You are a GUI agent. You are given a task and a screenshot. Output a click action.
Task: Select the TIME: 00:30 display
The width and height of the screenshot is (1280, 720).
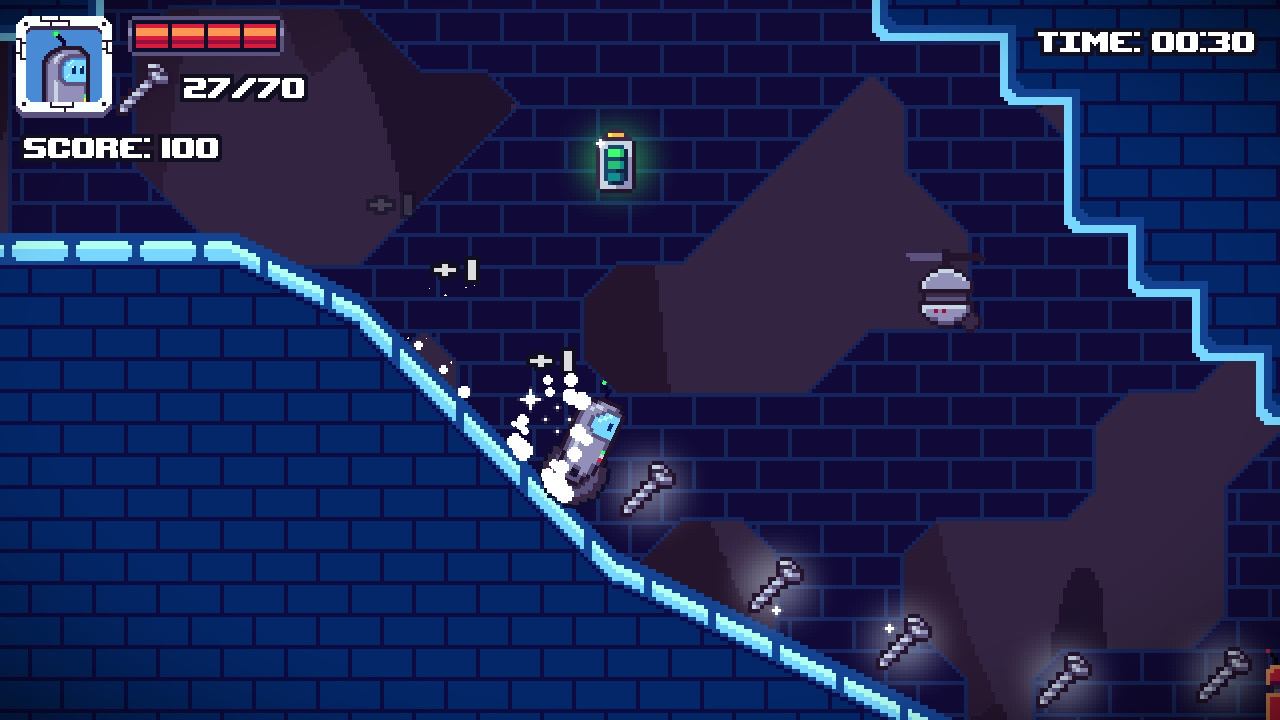(x=1143, y=44)
